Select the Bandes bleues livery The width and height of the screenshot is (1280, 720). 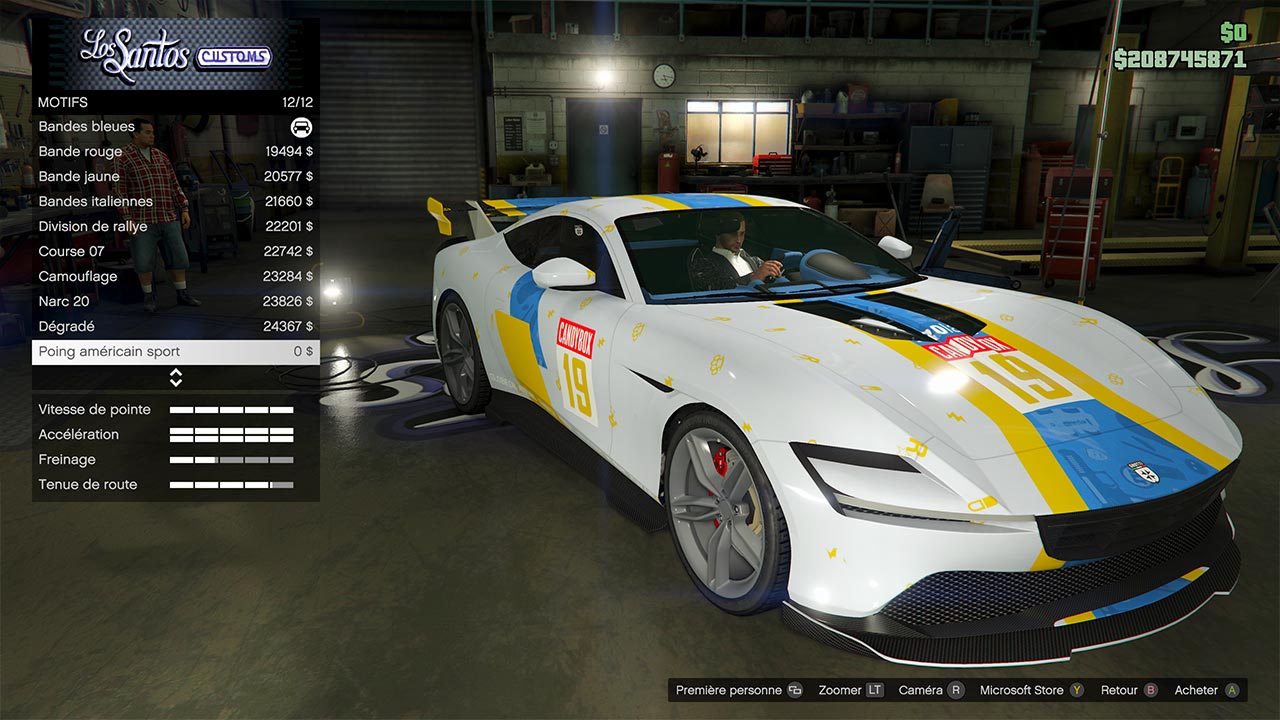[x=175, y=127]
